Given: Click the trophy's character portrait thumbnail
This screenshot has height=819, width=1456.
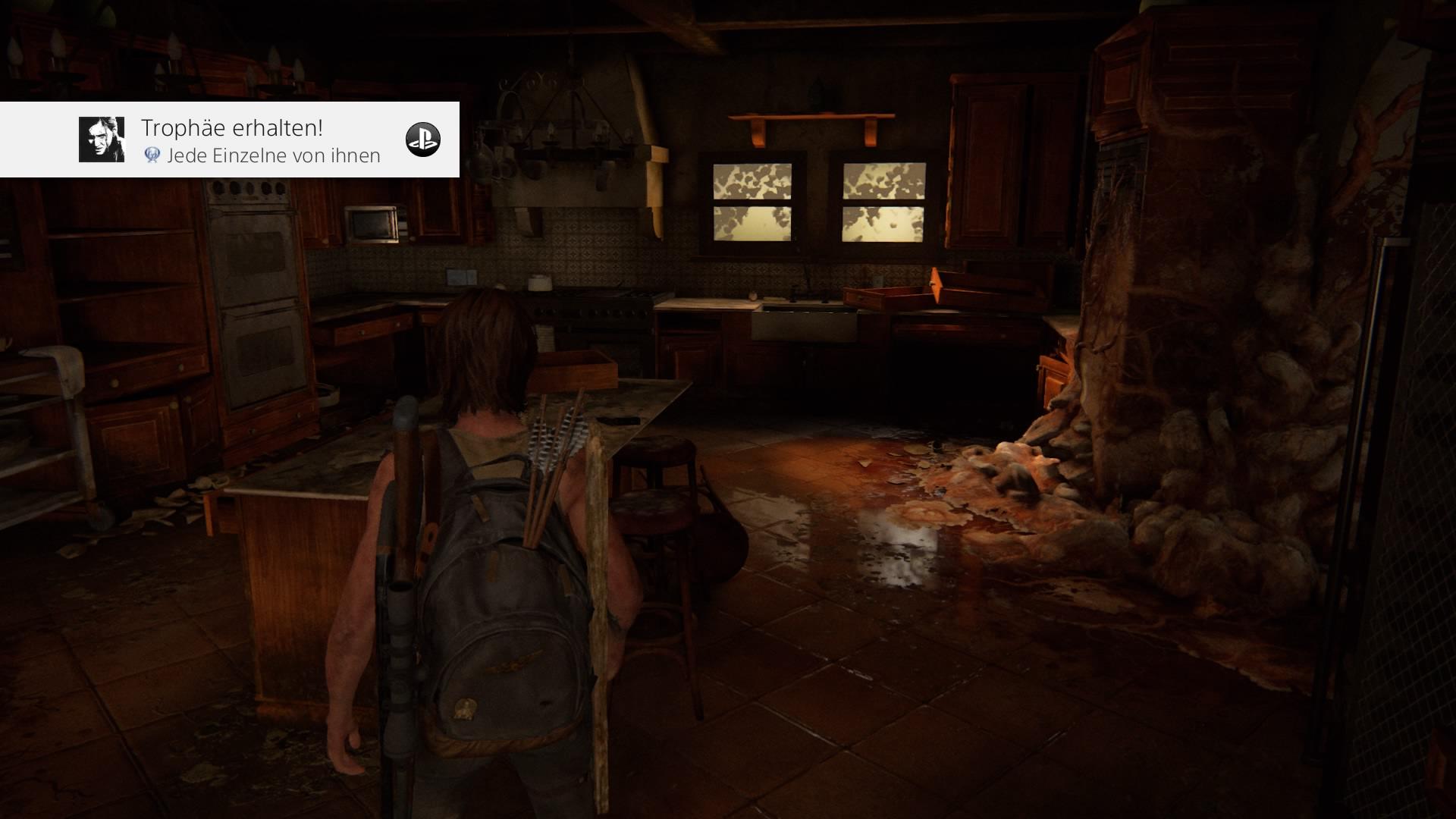Looking at the screenshot, I should click(x=102, y=140).
